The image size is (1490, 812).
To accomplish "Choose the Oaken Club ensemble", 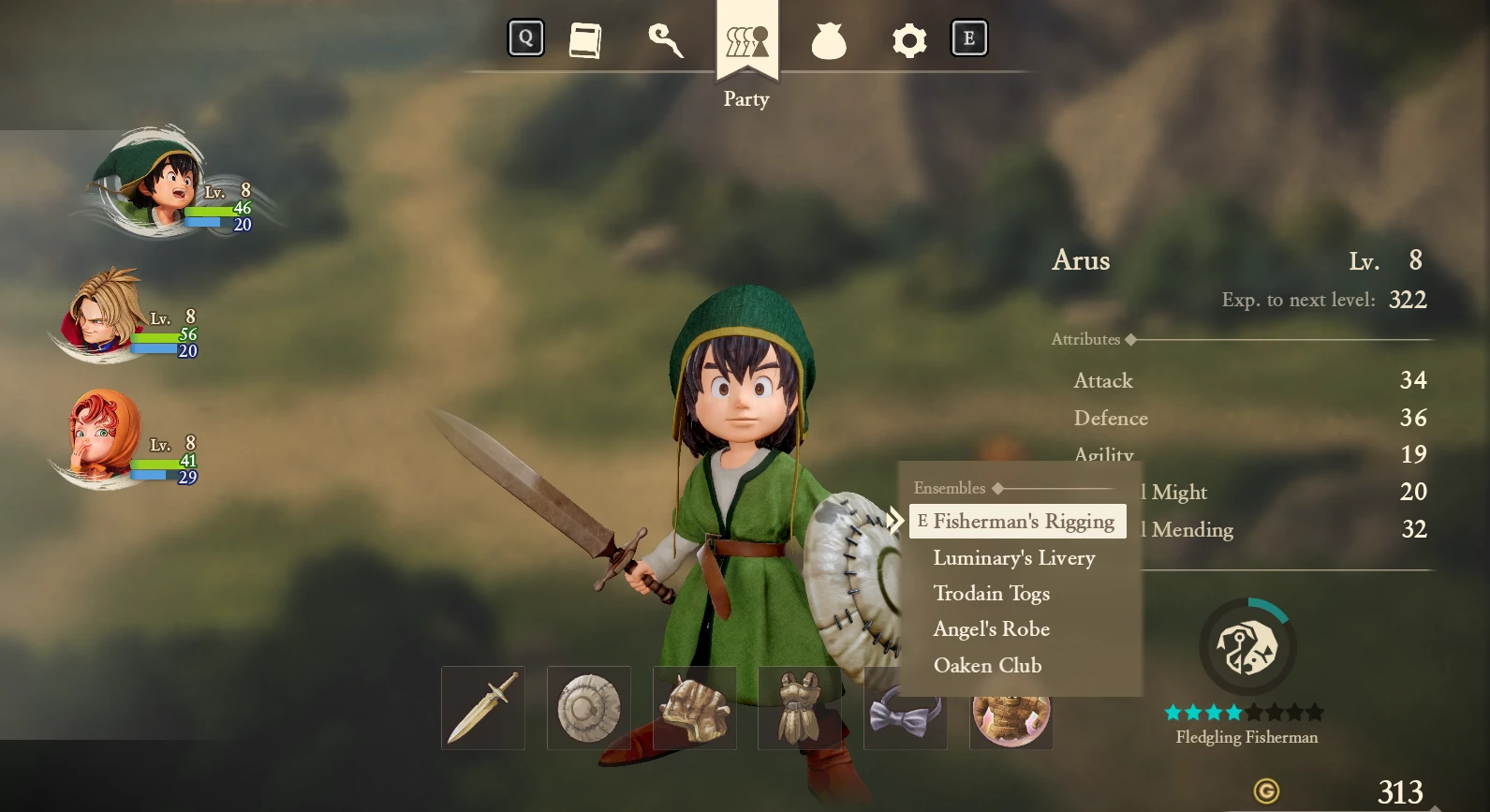I will click(x=987, y=666).
